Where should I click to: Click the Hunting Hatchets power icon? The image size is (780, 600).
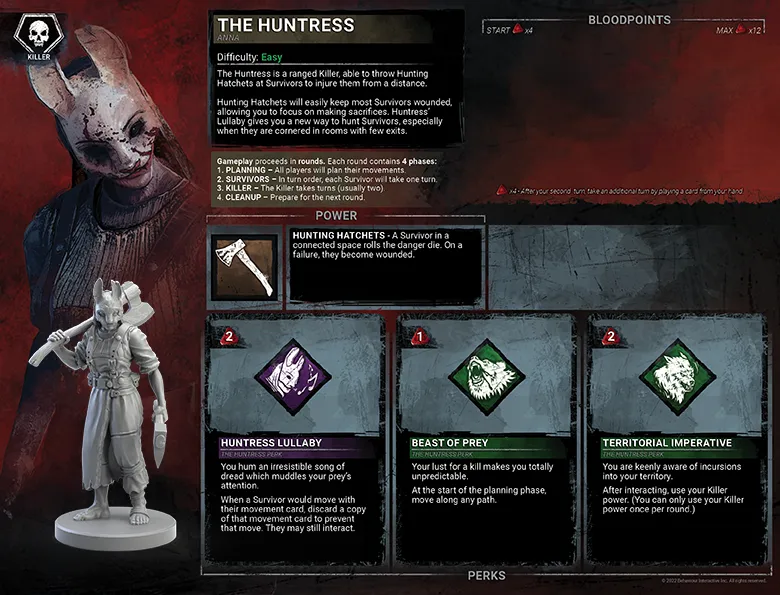pyautogui.click(x=245, y=266)
